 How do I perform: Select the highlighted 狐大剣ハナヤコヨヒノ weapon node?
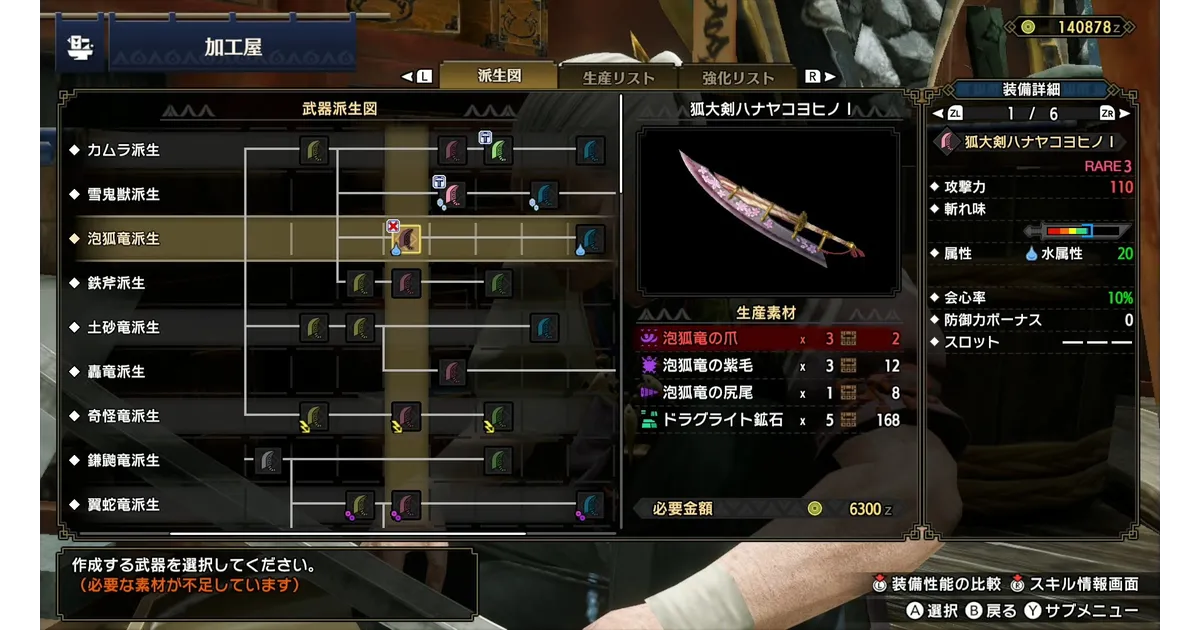pos(405,240)
